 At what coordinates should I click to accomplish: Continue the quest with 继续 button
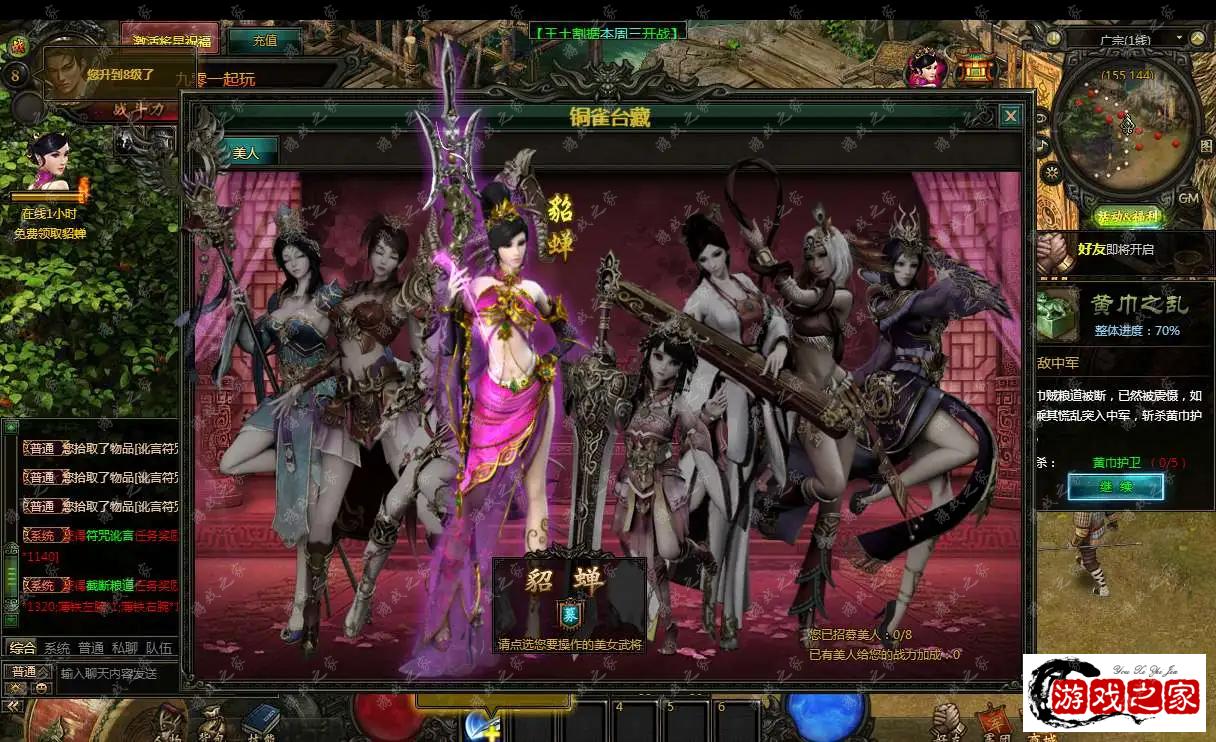pyautogui.click(x=1115, y=487)
